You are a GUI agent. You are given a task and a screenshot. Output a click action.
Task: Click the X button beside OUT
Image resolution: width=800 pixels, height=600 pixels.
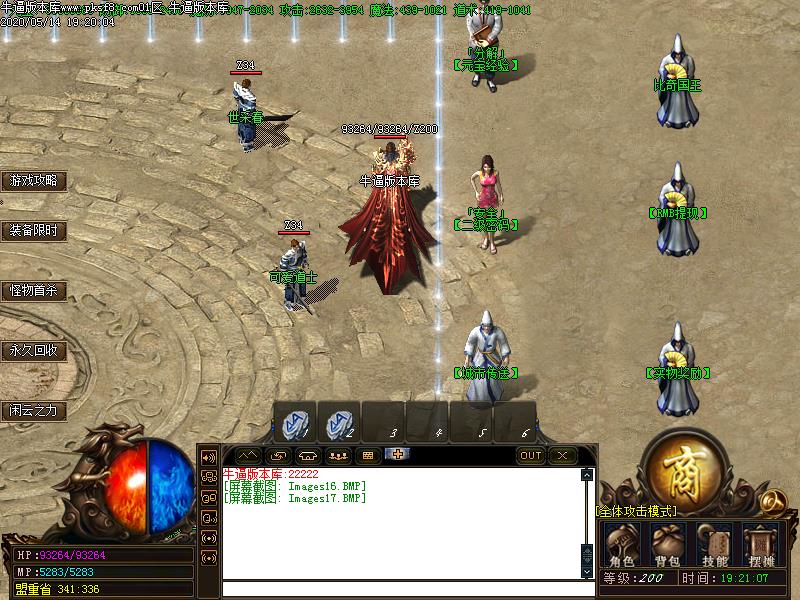click(562, 455)
